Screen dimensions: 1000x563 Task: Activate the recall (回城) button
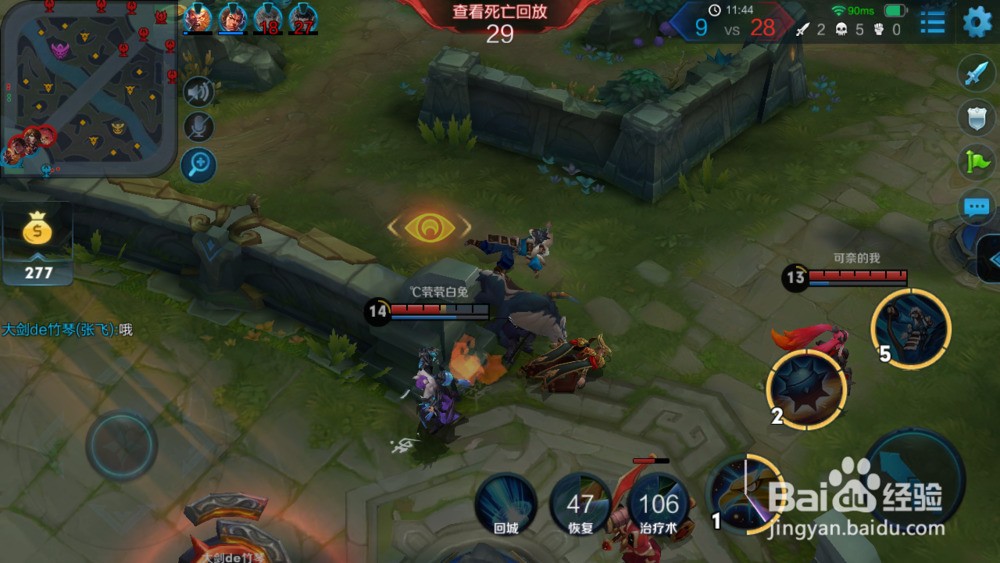pos(505,504)
